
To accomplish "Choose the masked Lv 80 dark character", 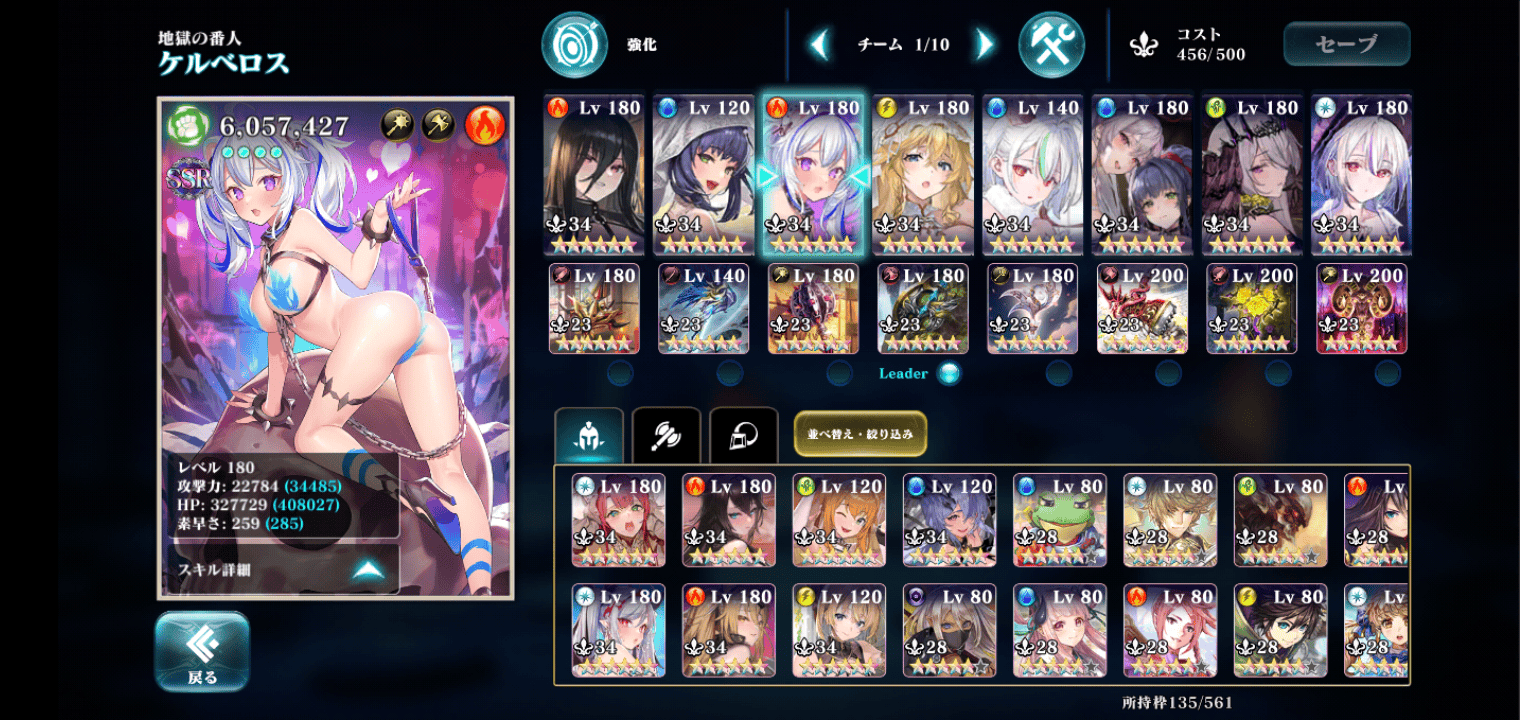I will (x=949, y=630).
